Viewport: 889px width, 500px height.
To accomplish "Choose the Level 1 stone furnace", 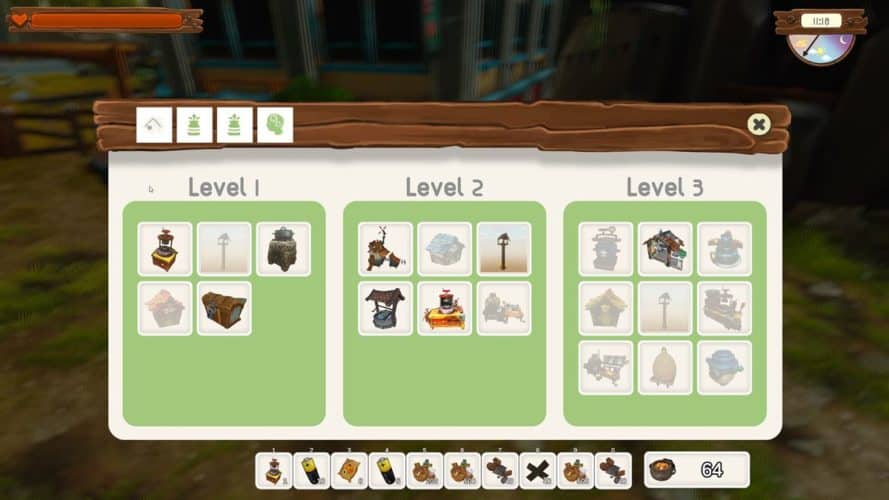I will tap(284, 249).
